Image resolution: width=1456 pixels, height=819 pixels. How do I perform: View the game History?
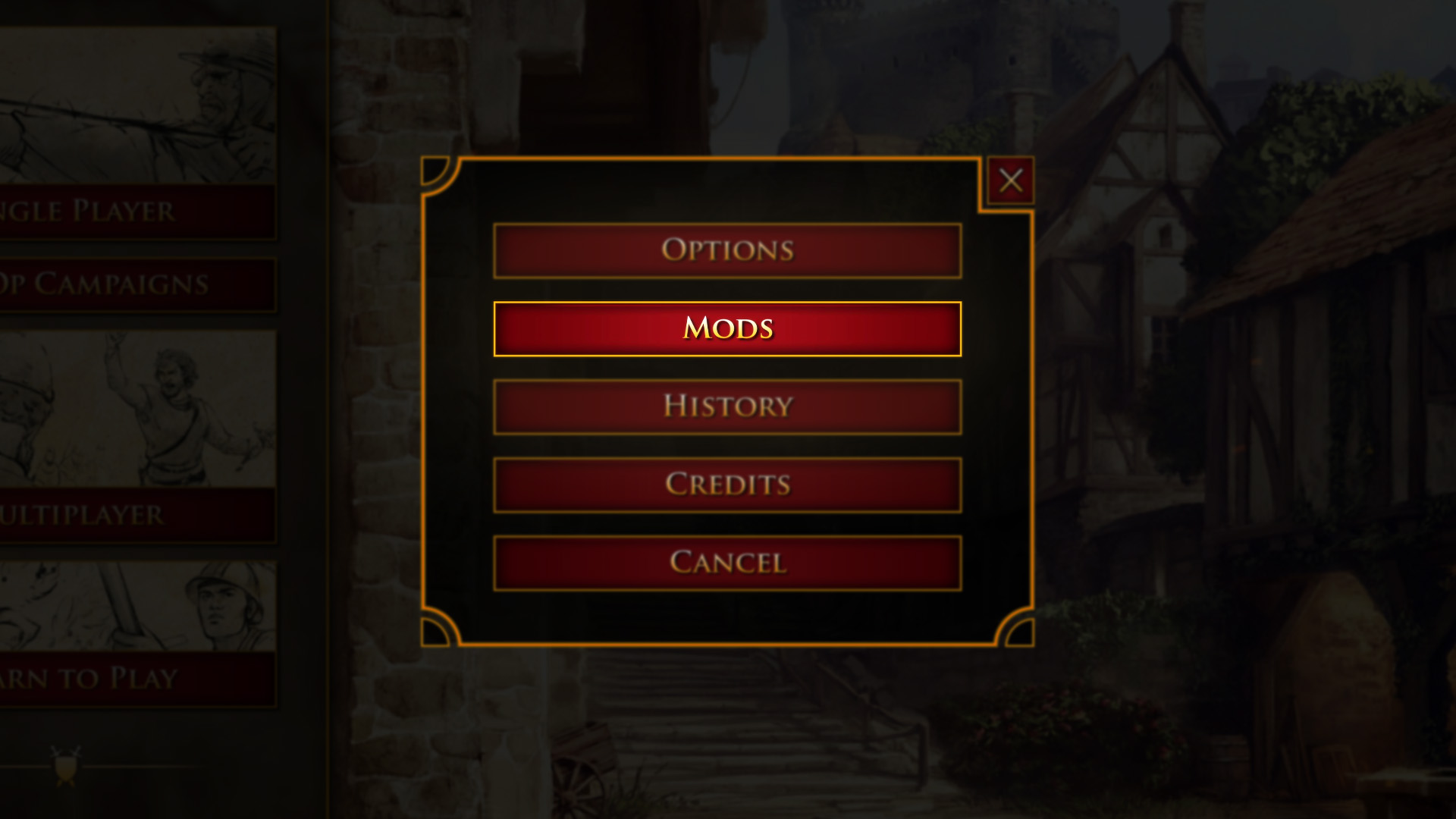[726, 406]
